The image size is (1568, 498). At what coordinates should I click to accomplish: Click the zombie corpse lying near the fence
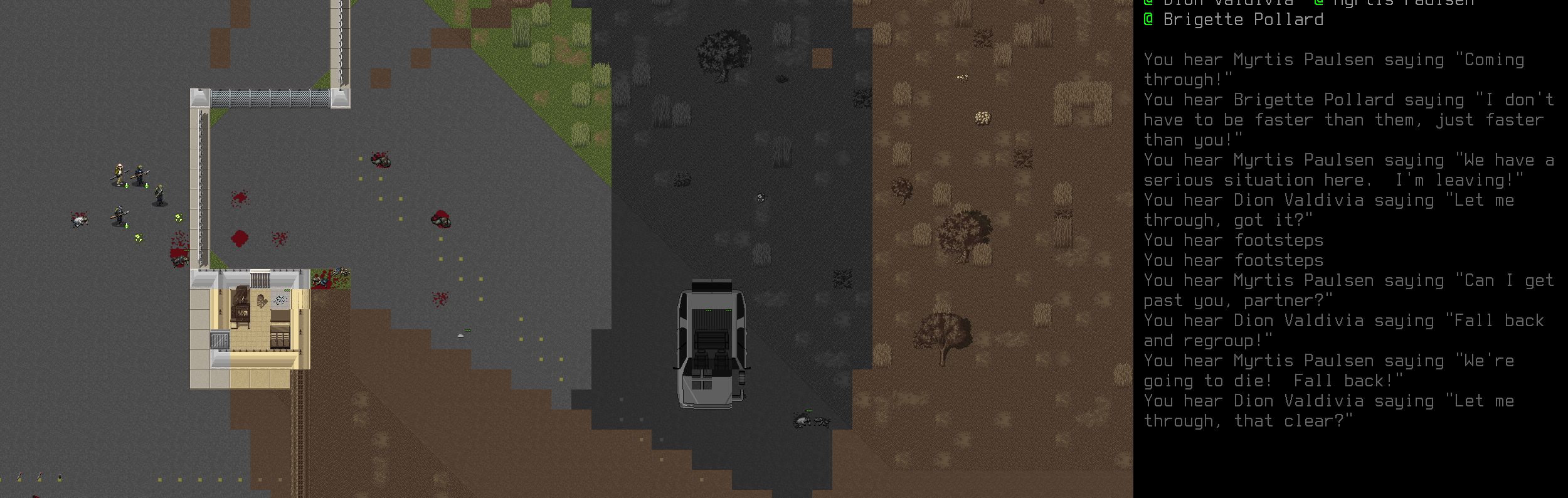(x=180, y=260)
